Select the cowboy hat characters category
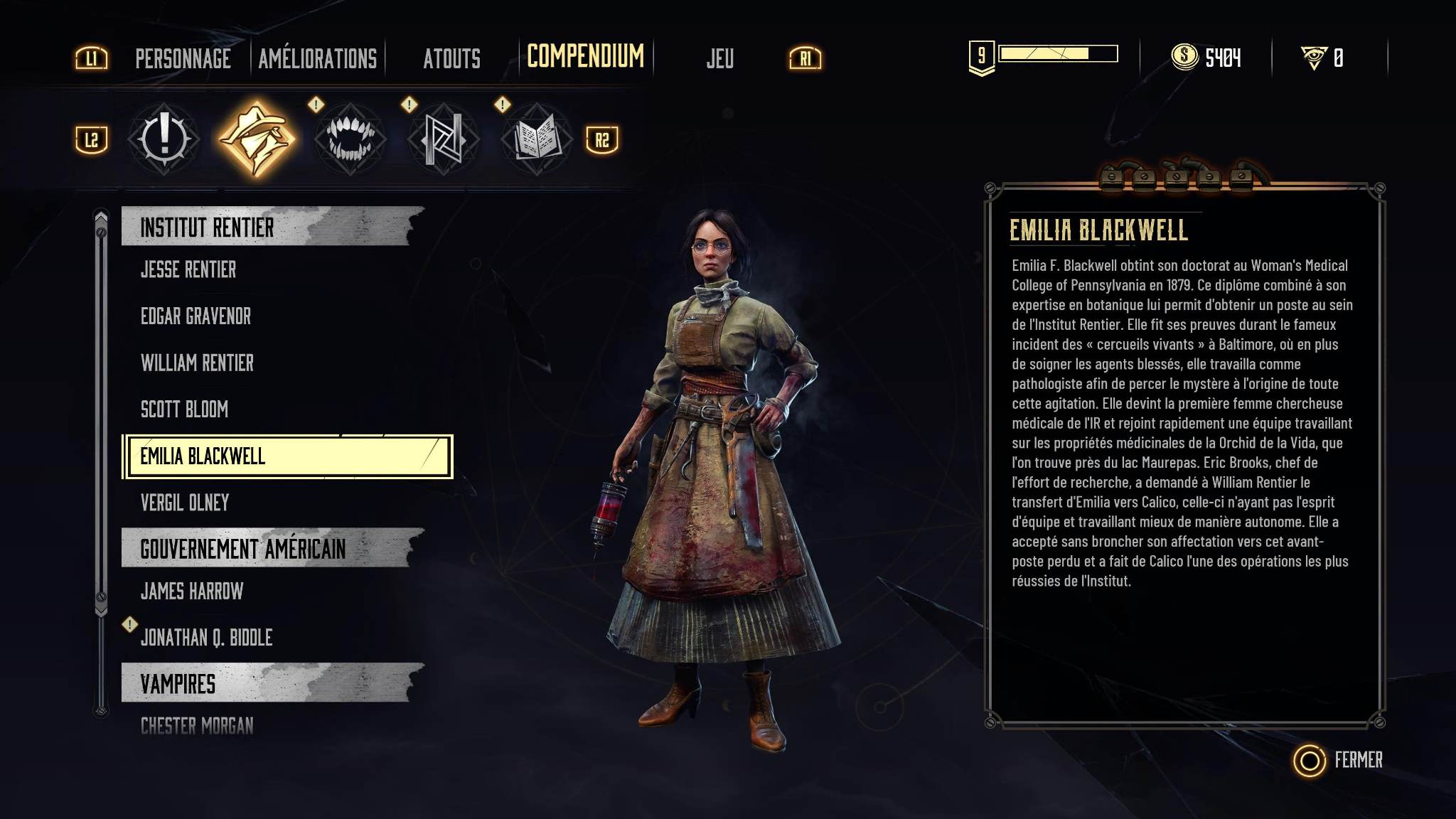Image resolution: width=1456 pixels, height=819 pixels. click(256, 139)
